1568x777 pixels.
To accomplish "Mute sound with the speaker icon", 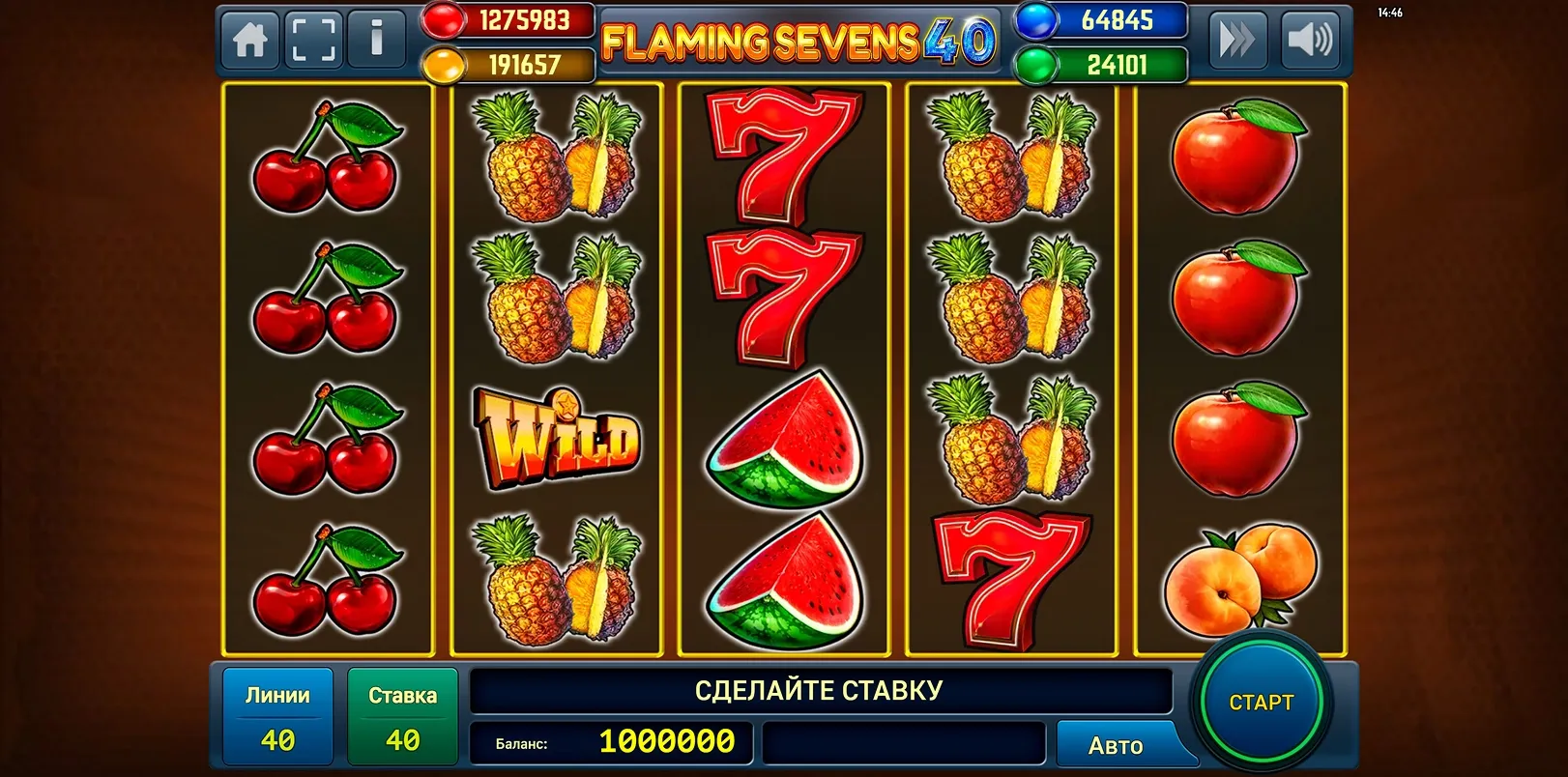I will [x=1310, y=41].
